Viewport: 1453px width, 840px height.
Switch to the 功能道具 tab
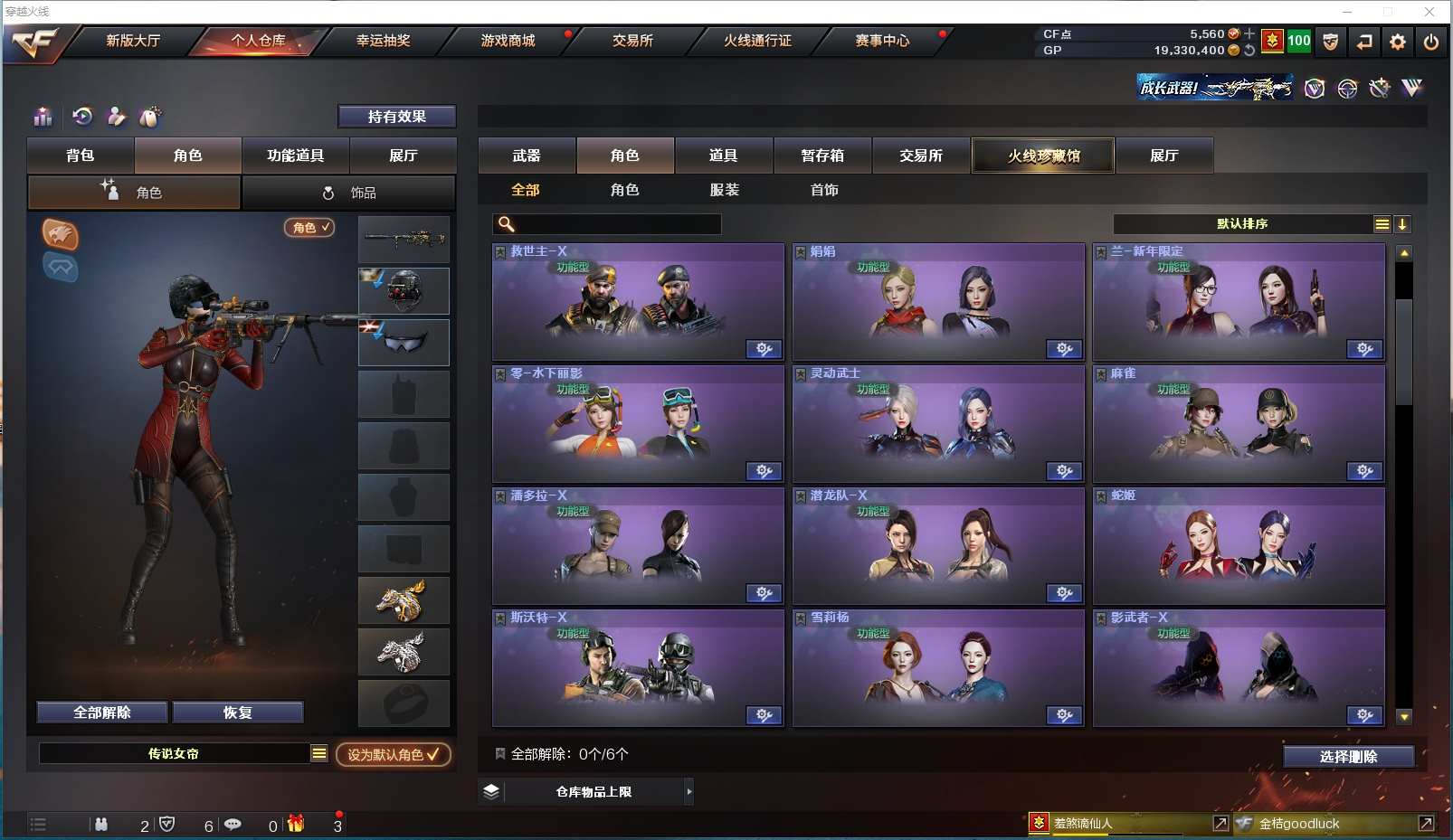pyautogui.click(x=295, y=156)
